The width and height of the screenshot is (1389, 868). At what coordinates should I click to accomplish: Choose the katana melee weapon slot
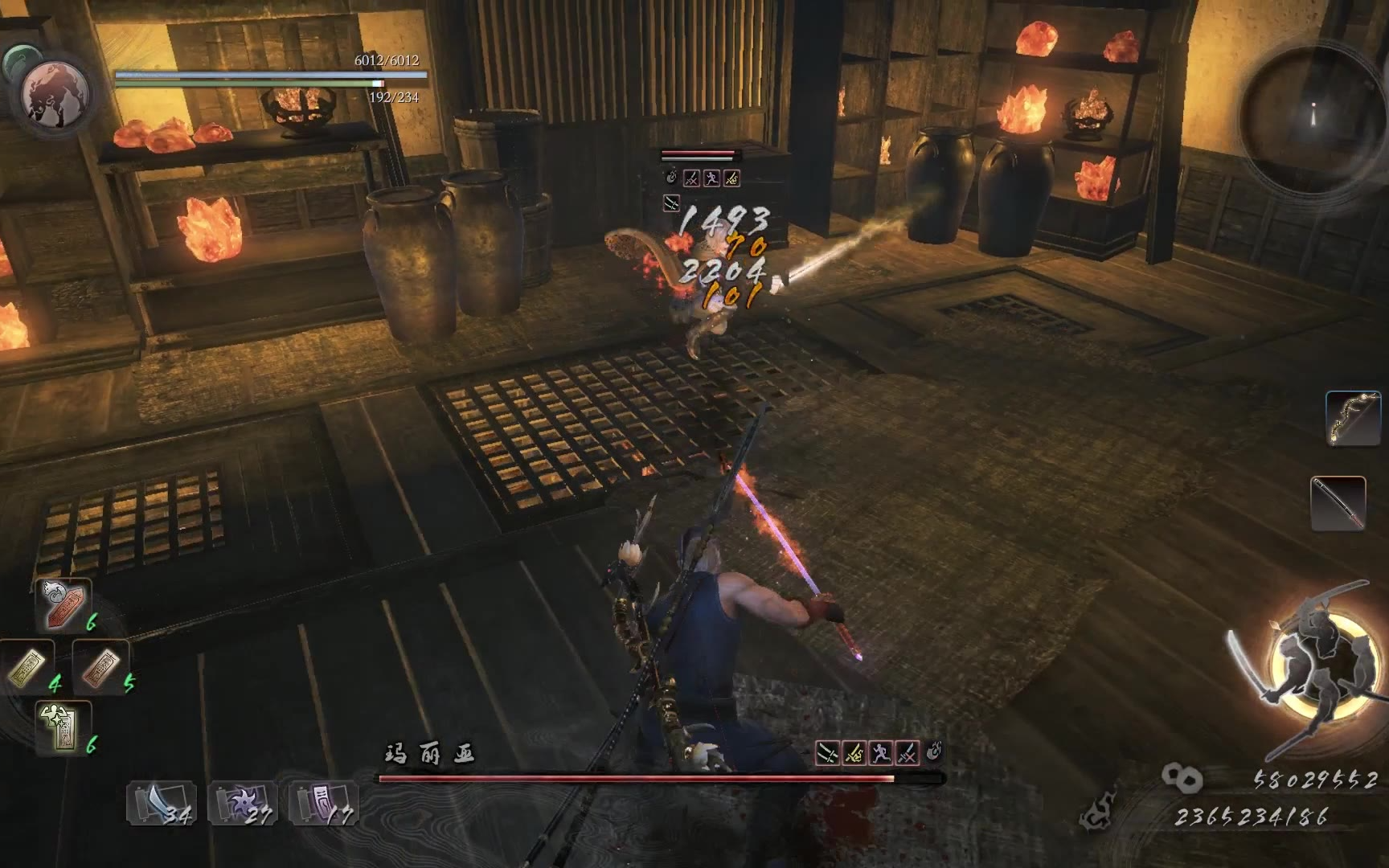point(1338,503)
